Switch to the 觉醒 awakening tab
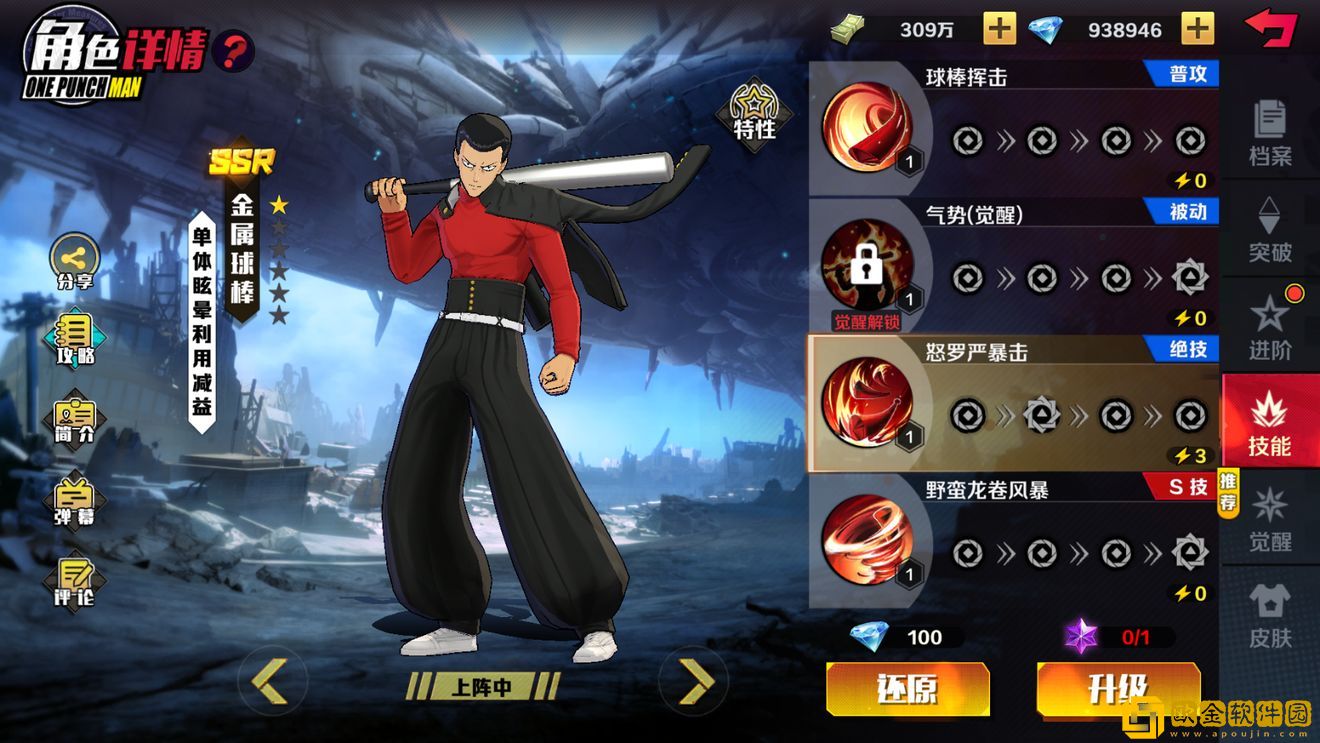This screenshot has width=1320, height=743. tap(1270, 518)
